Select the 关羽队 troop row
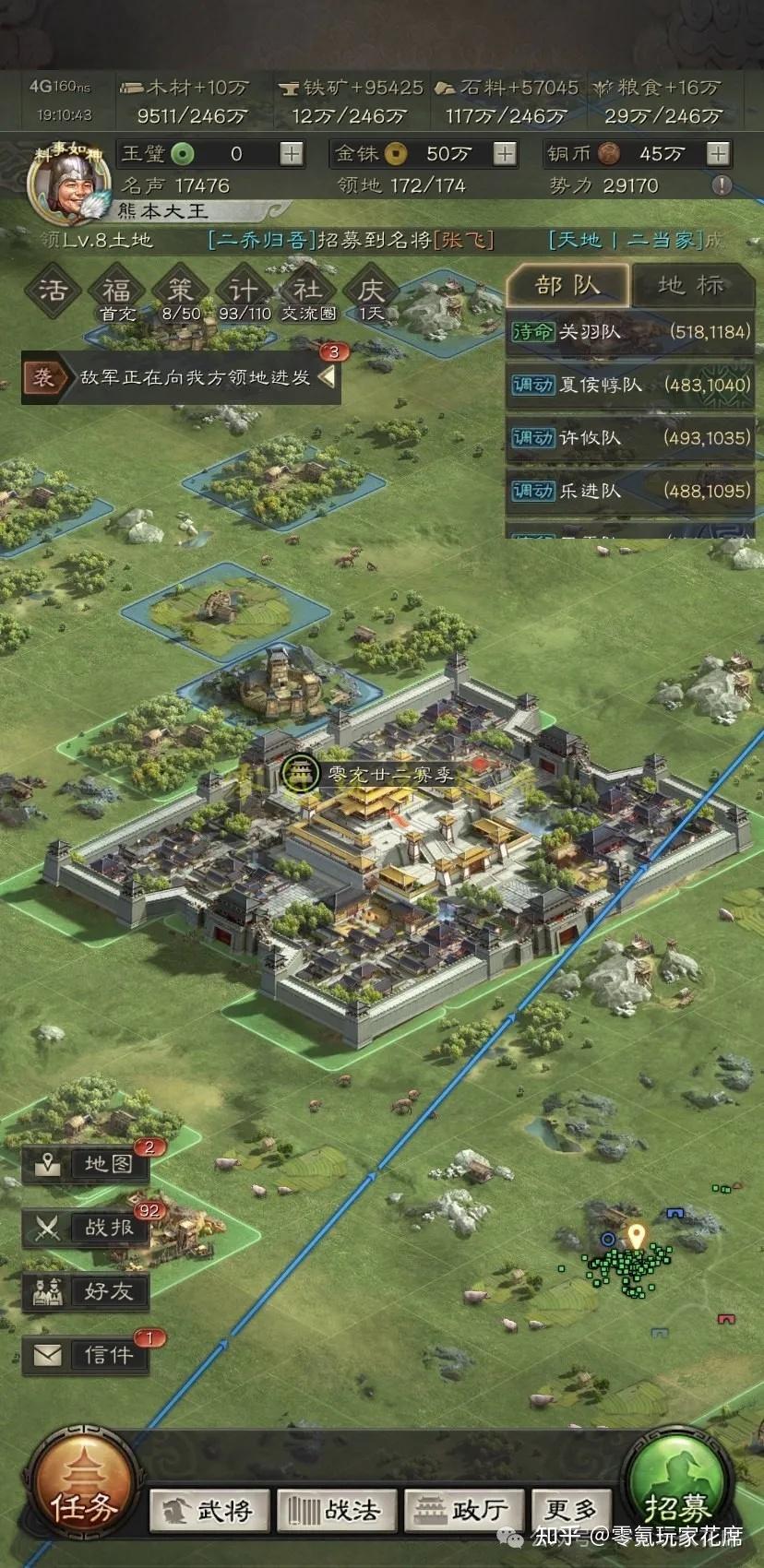764x1568 pixels. click(630, 332)
